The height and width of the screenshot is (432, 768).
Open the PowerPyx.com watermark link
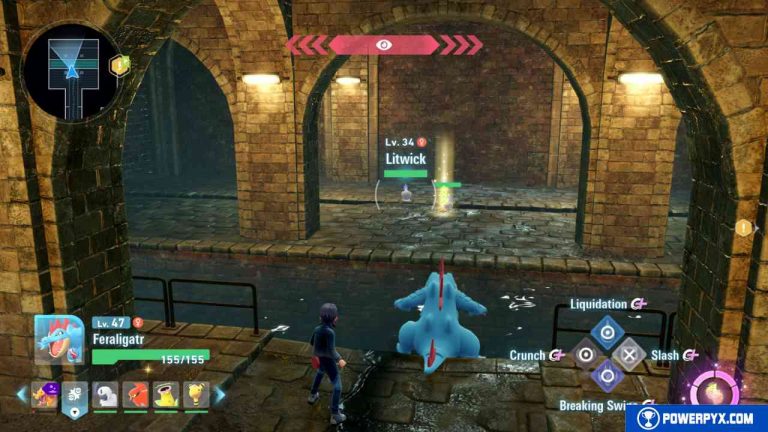click(696, 418)
